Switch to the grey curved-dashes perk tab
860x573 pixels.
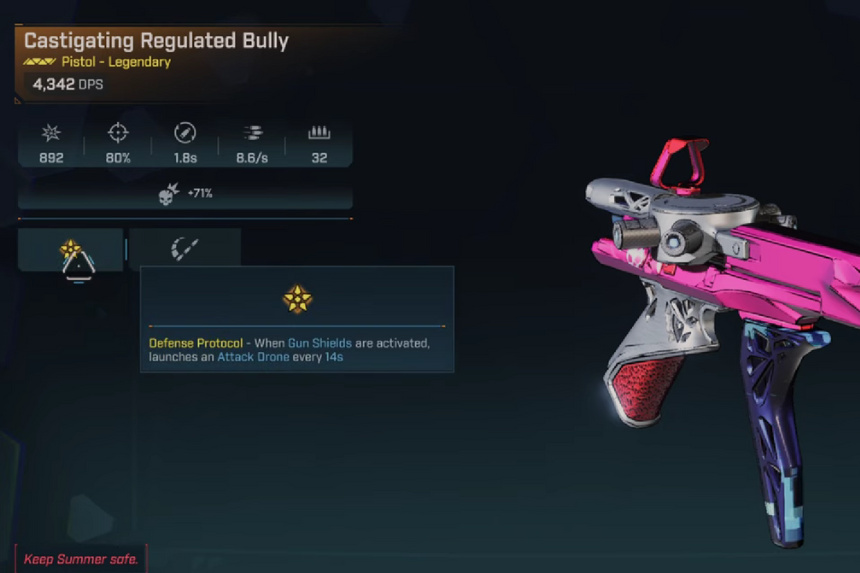click(185, 249)
